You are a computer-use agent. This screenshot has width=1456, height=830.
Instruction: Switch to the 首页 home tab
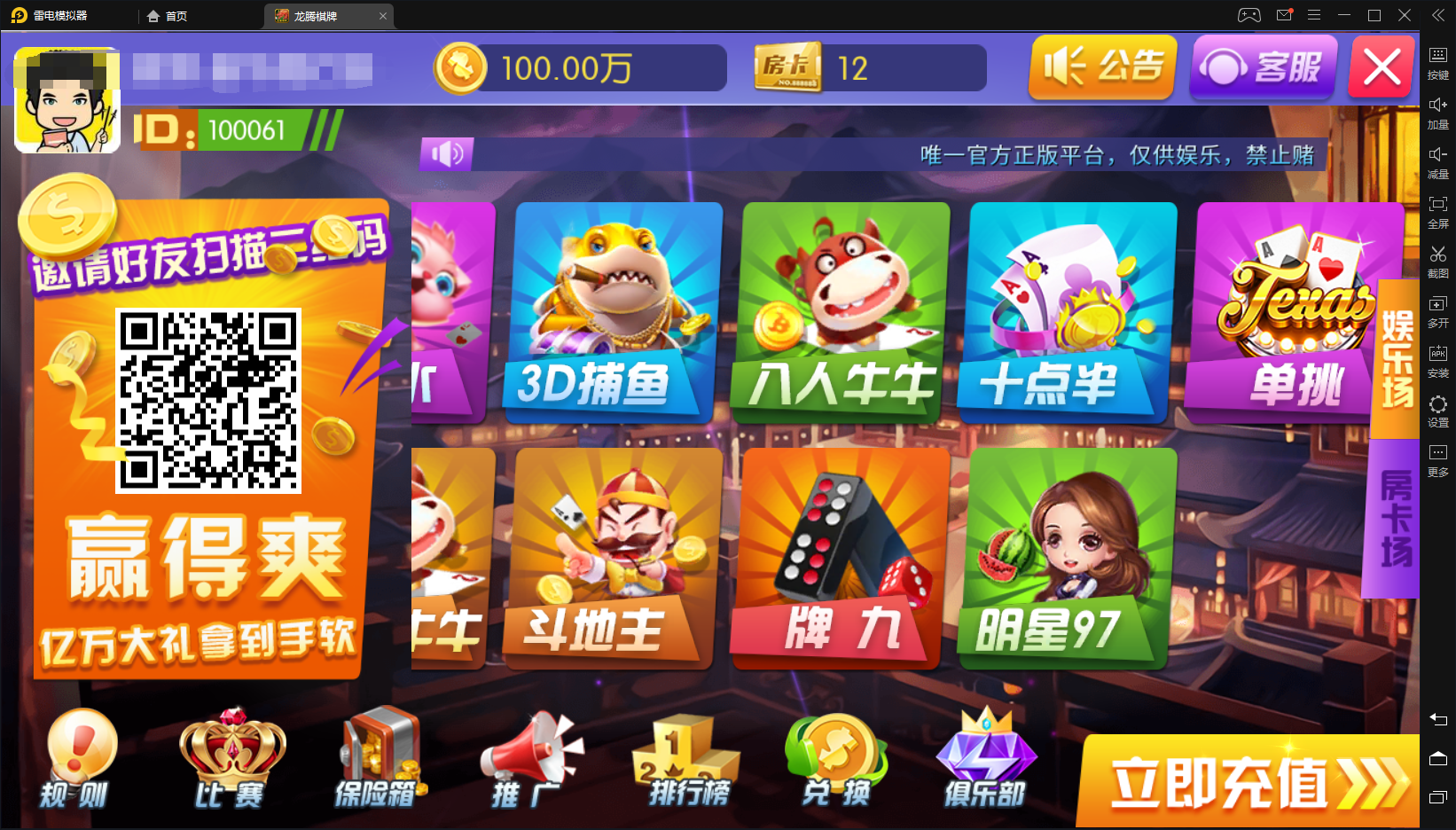pos(168,15)
